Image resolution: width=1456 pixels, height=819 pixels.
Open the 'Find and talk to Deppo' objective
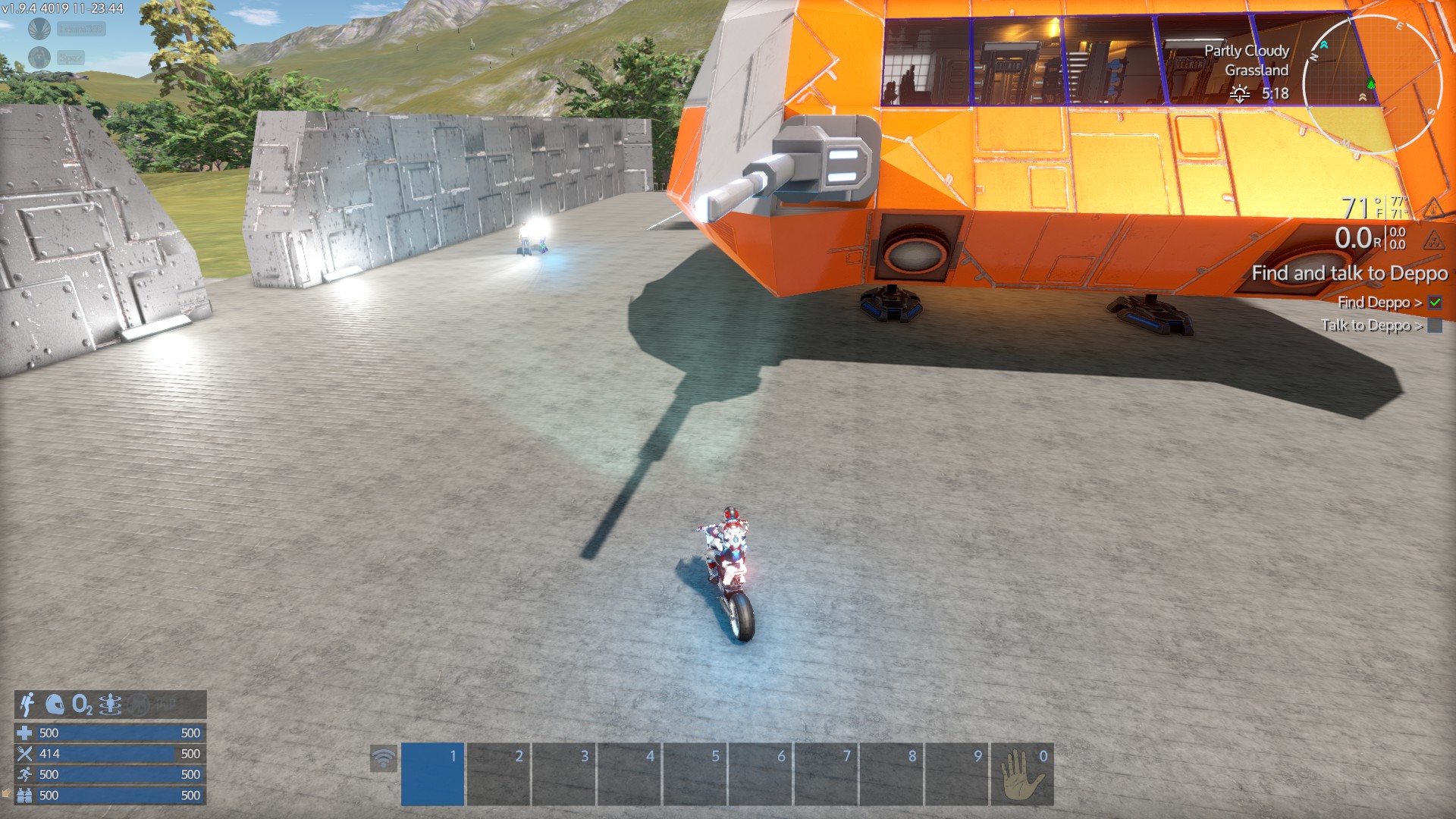tap(1349, 273)
